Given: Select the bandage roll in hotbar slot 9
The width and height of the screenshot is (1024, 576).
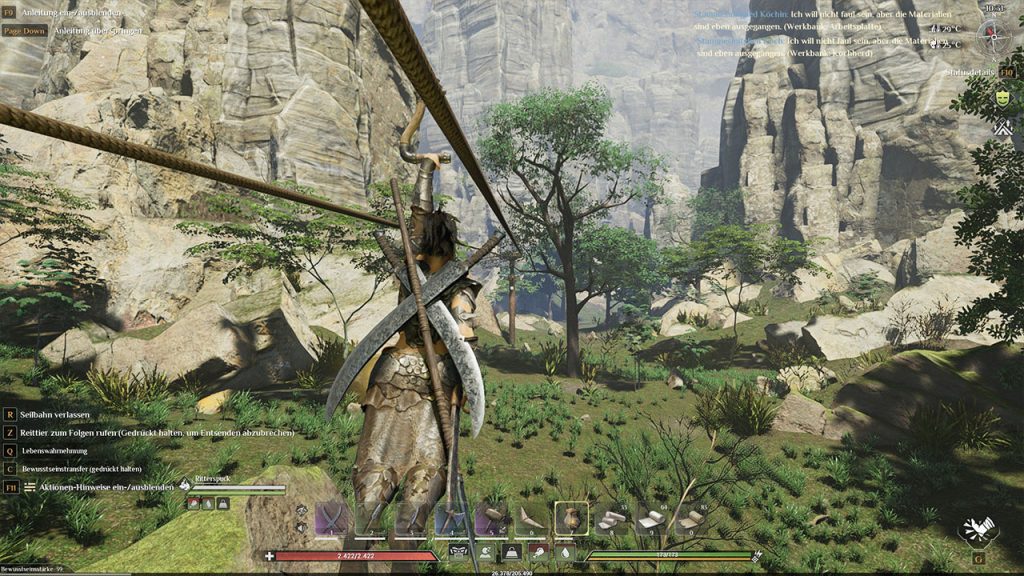Looking at the screenshot, I should pyautogui.click(x=651, y=518).
